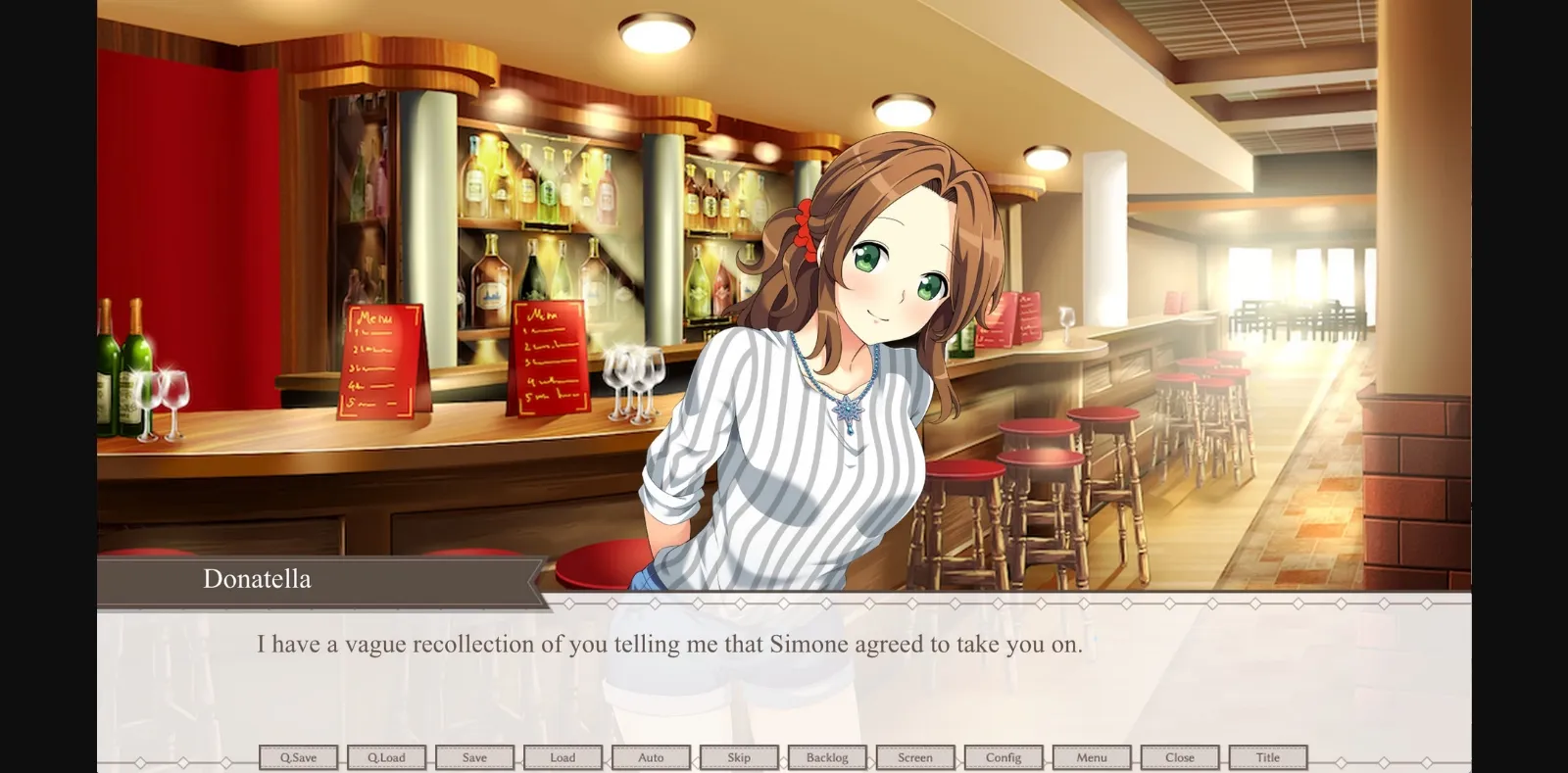Enable Auto mode
This screenshot has height=773, width=1568.
click(651, 756)
